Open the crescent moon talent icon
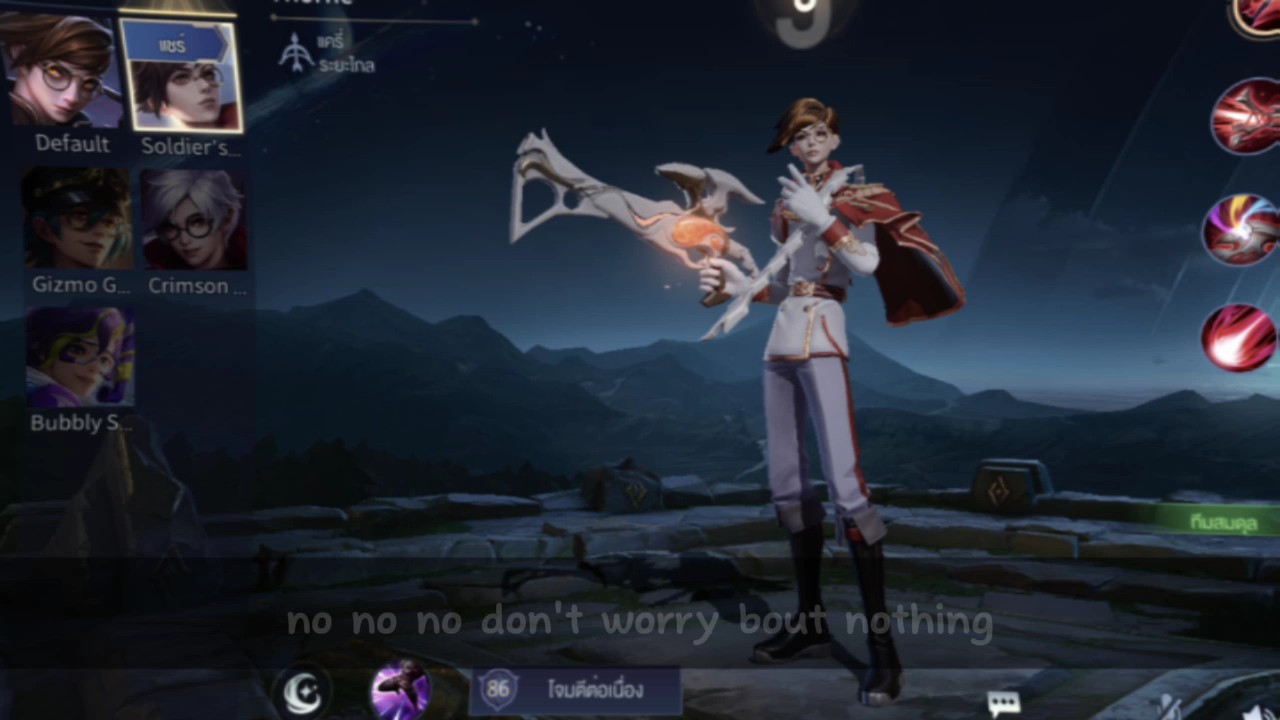The height and width of the screenshot is (720, 1280). pos(303,691)
